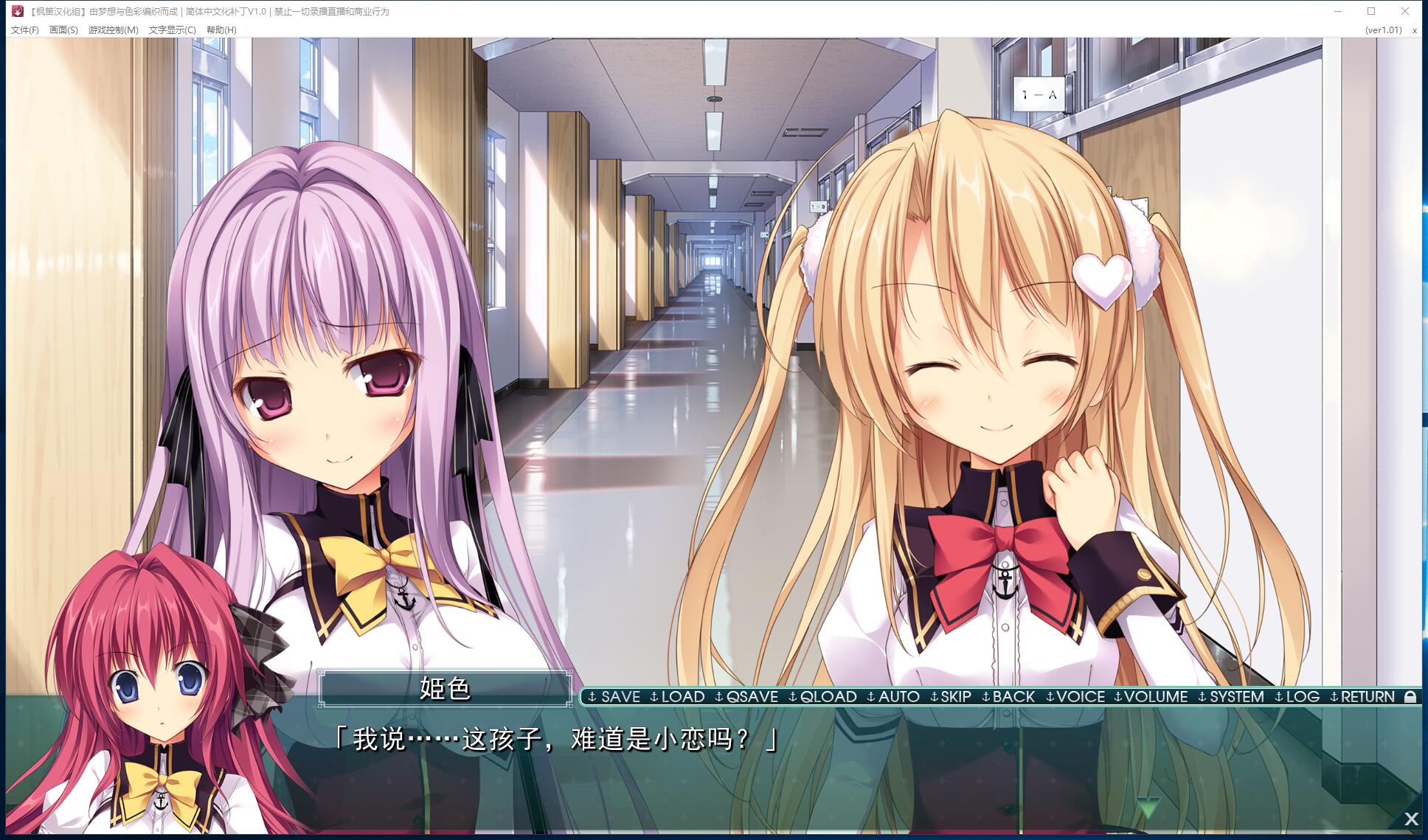Advance dialogue with the green arrow
This screenshot has width=1428, height=840.
[1148, 807]
